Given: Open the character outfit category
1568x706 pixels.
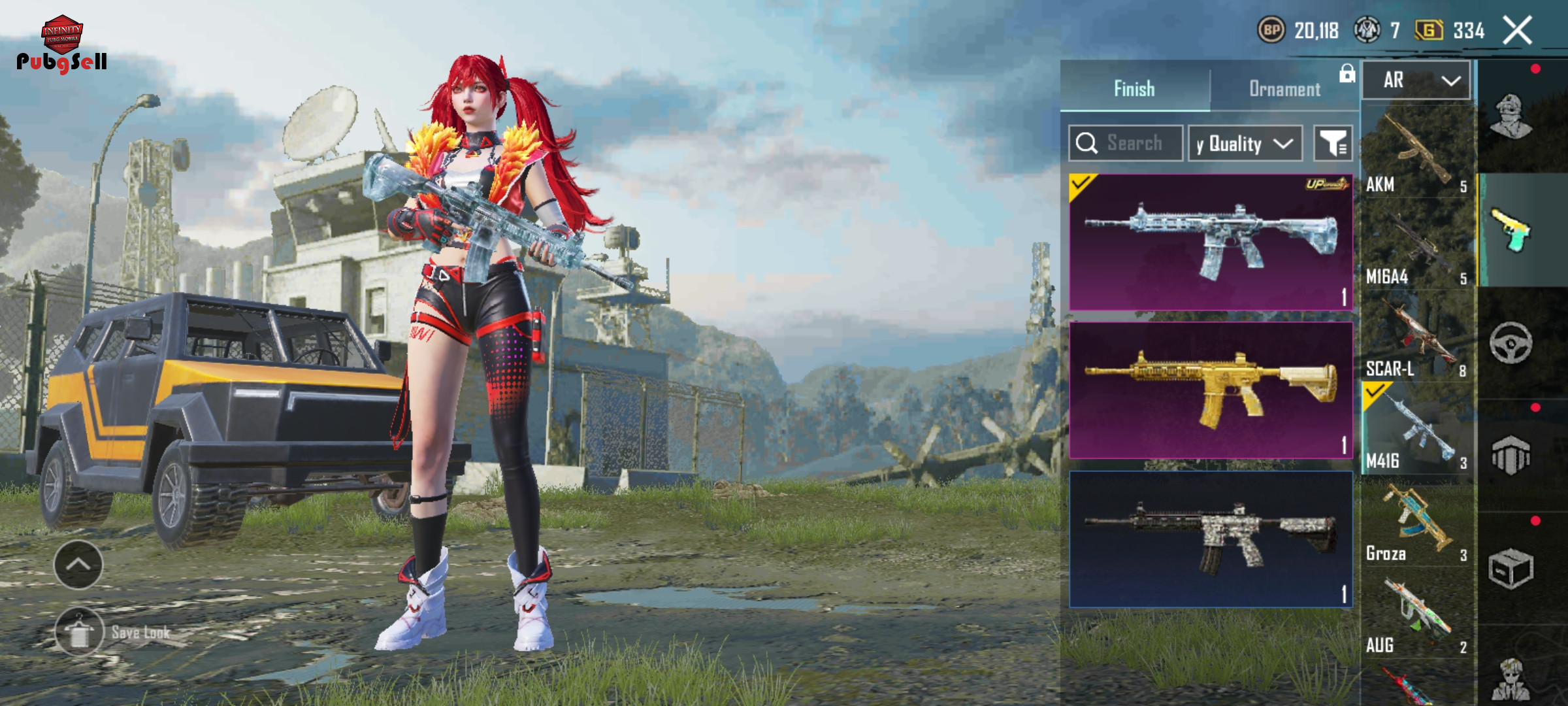Looking at the screenshot, I should pos(1511,116).
